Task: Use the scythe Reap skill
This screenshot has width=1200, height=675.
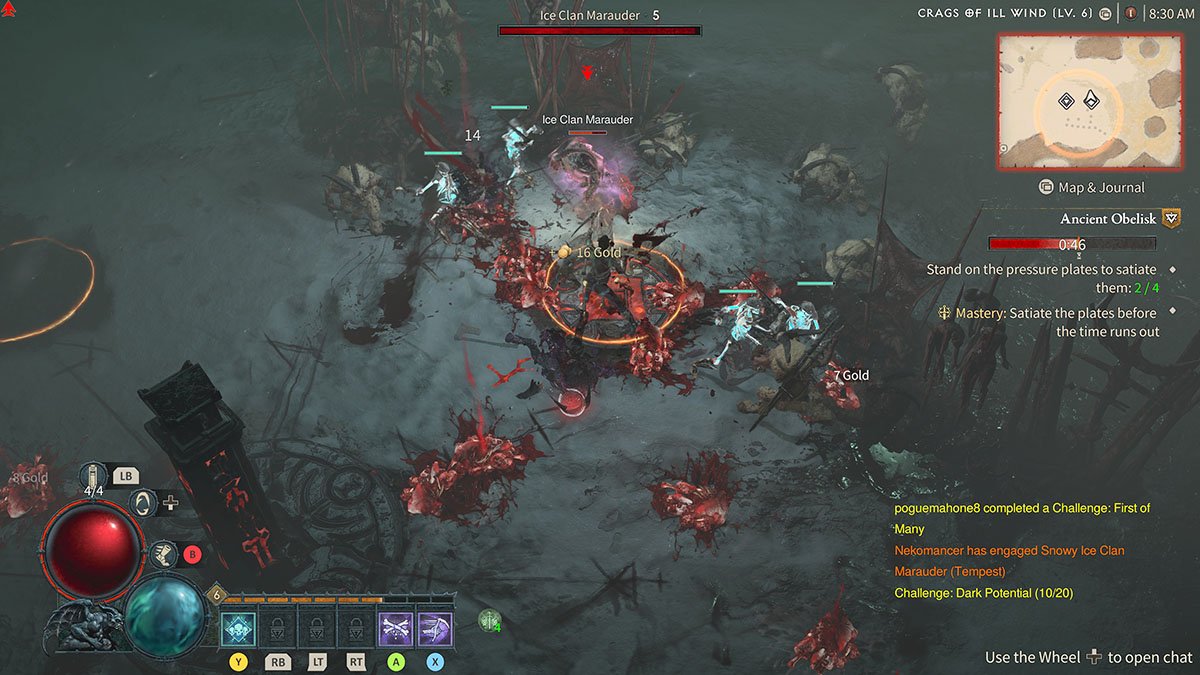Action: [x=435, y=629]
